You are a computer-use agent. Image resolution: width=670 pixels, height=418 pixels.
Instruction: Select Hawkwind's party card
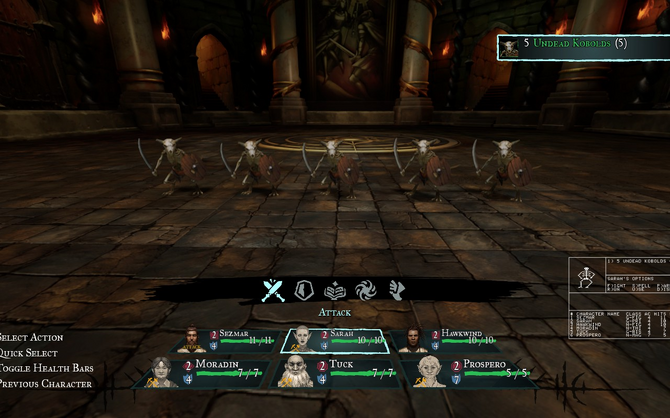coord(444,341)
